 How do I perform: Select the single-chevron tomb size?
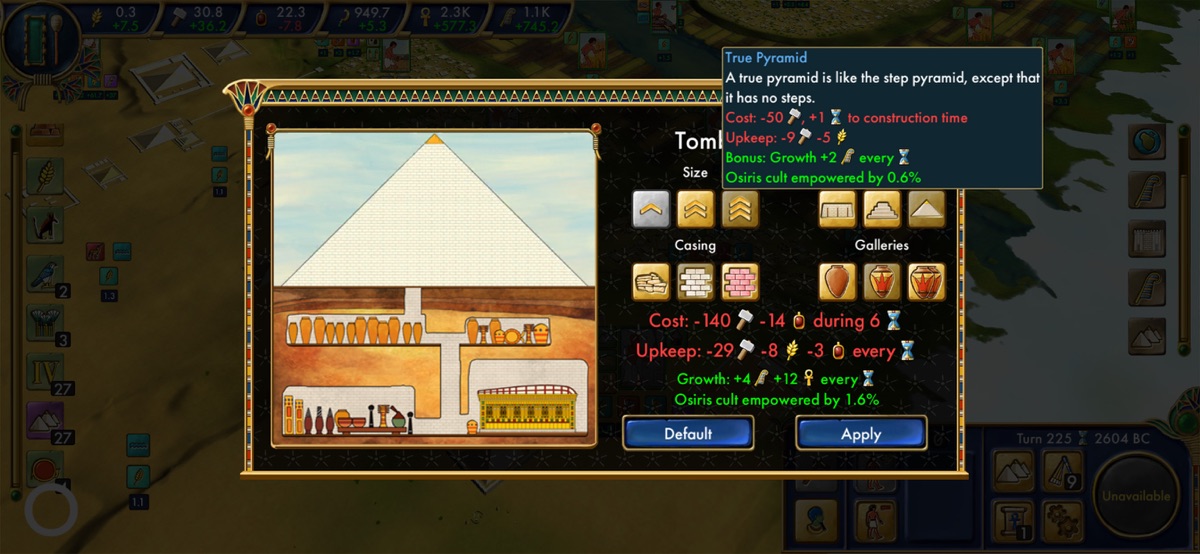(652, 209)
